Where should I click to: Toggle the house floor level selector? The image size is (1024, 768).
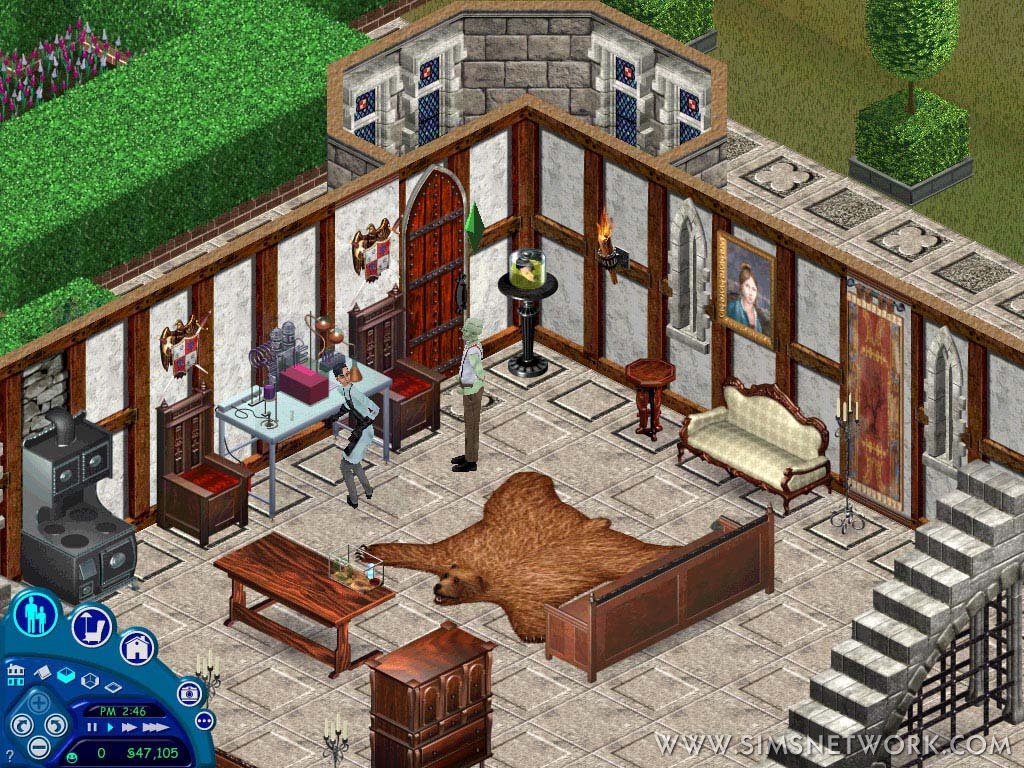15,673
